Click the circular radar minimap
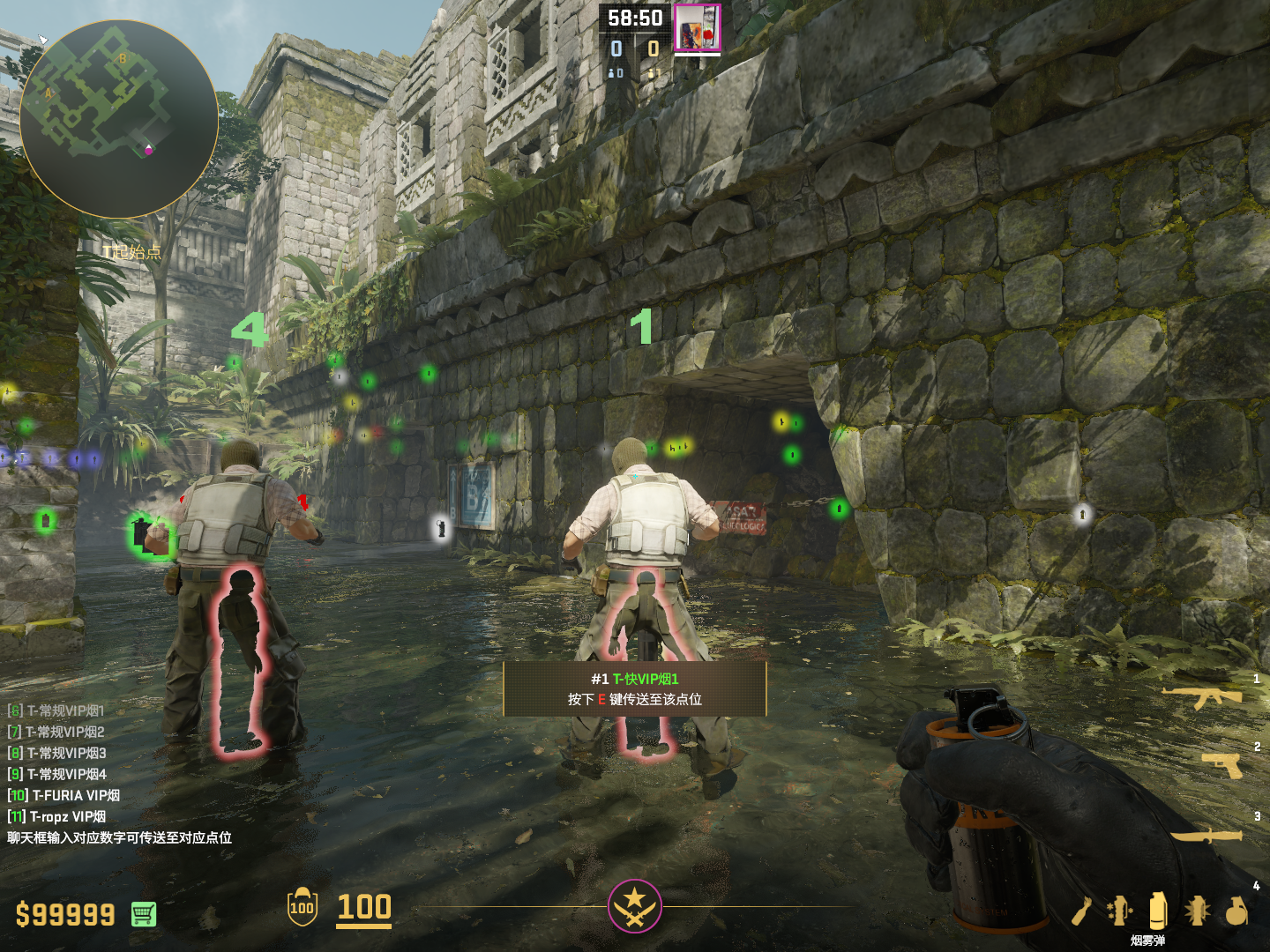 coord(118,119)
